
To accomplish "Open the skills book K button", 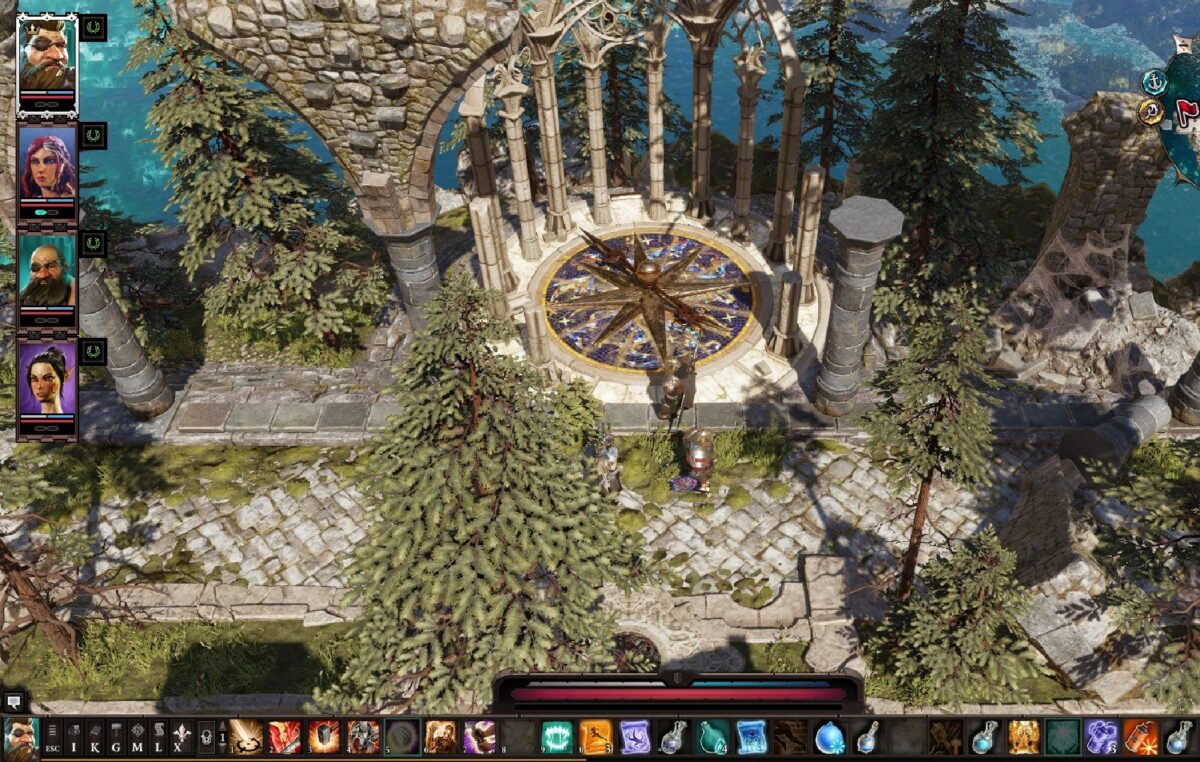I will click(95, 738).
